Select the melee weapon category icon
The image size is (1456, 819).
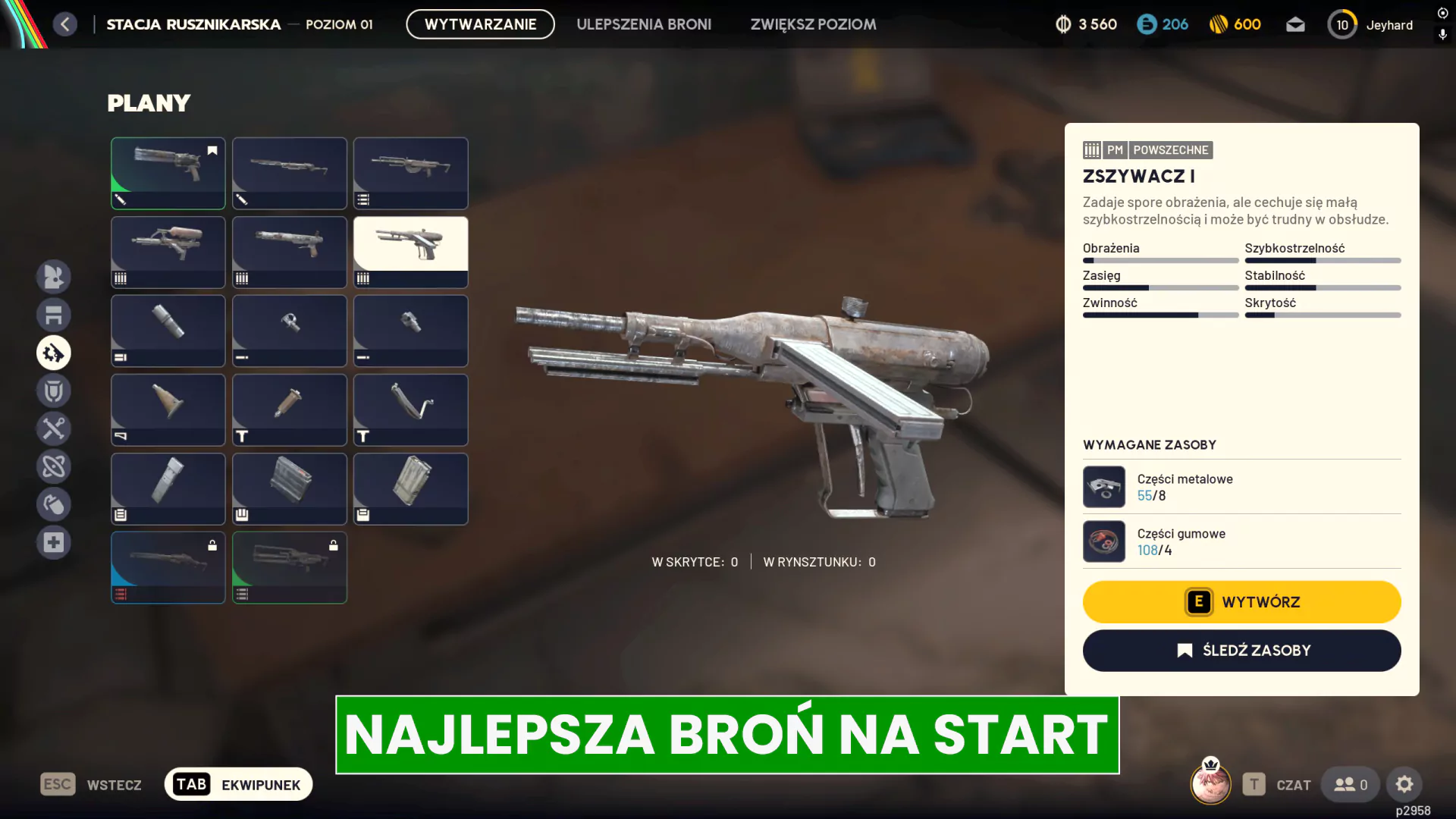pos(54,277)
